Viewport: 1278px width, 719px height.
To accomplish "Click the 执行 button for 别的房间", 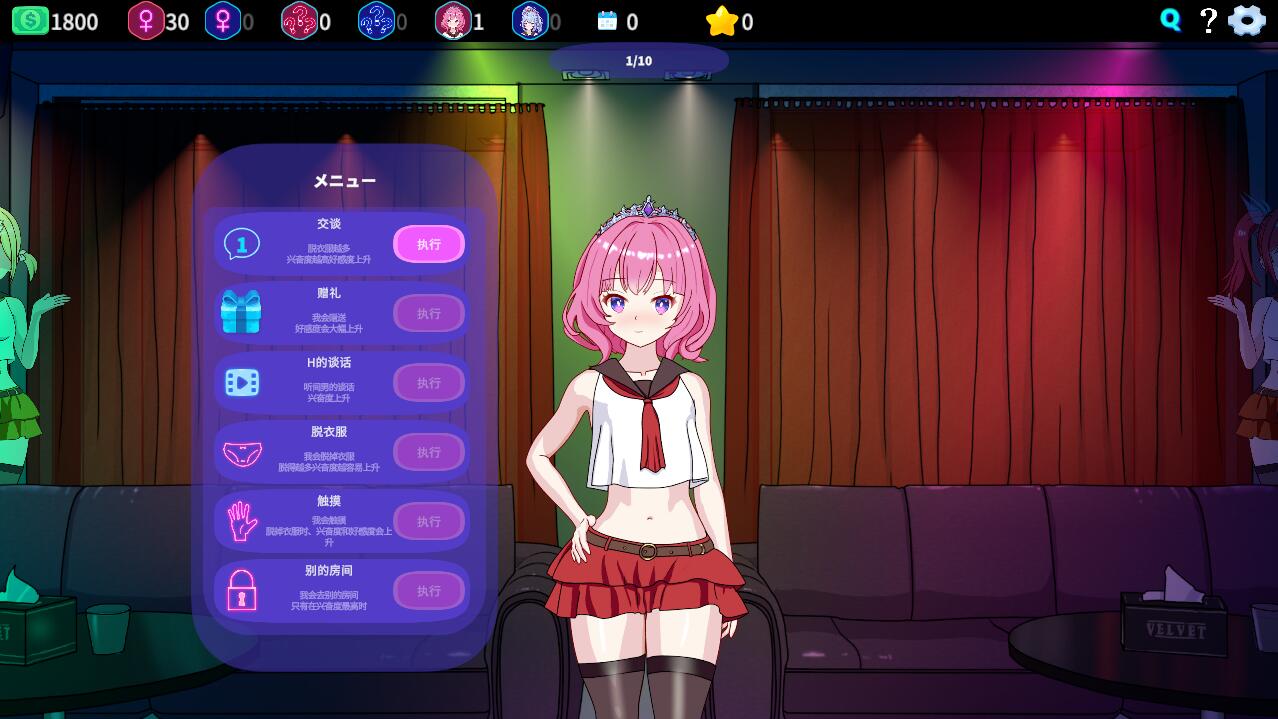I will [429, 591].
